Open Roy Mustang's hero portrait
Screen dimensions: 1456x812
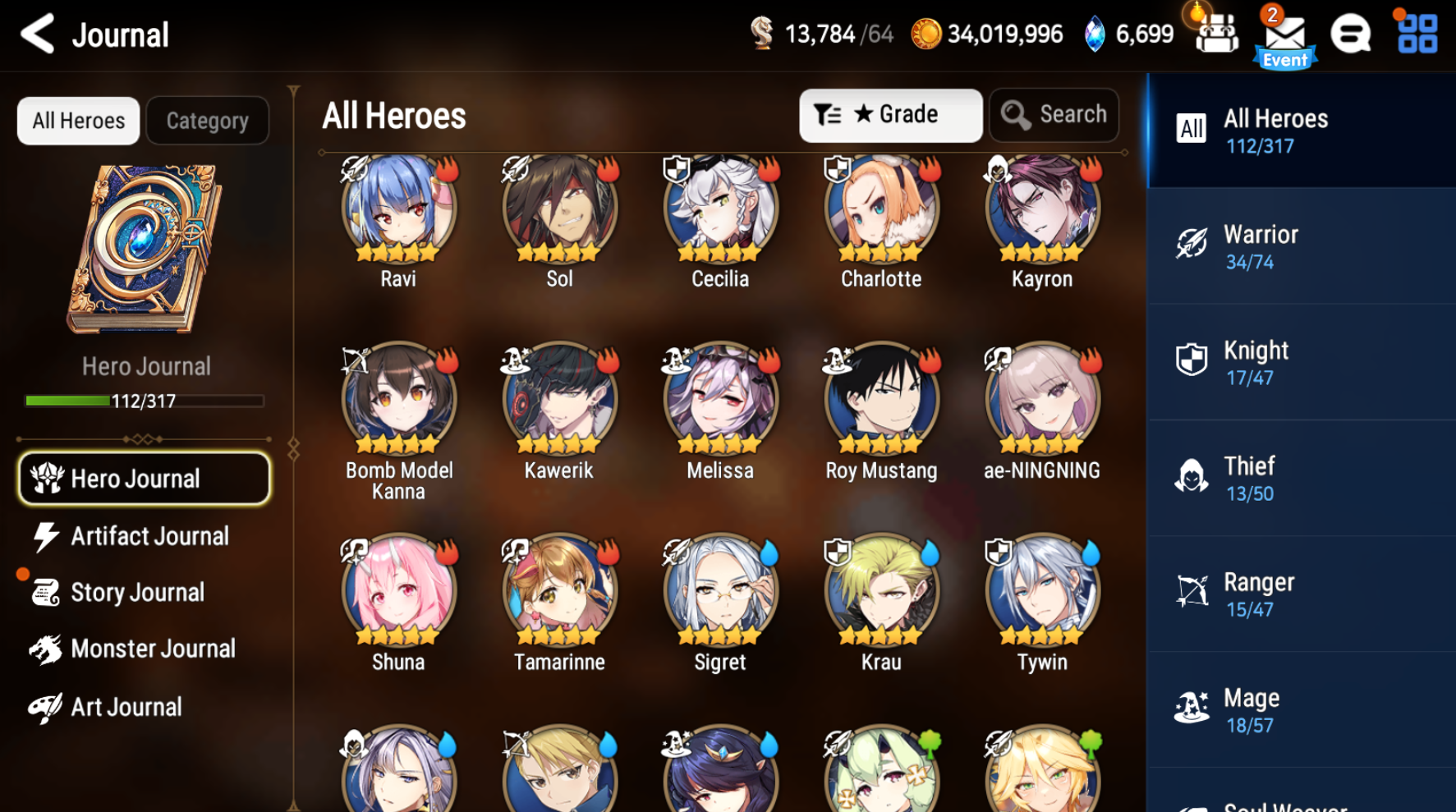pos(880,398)
